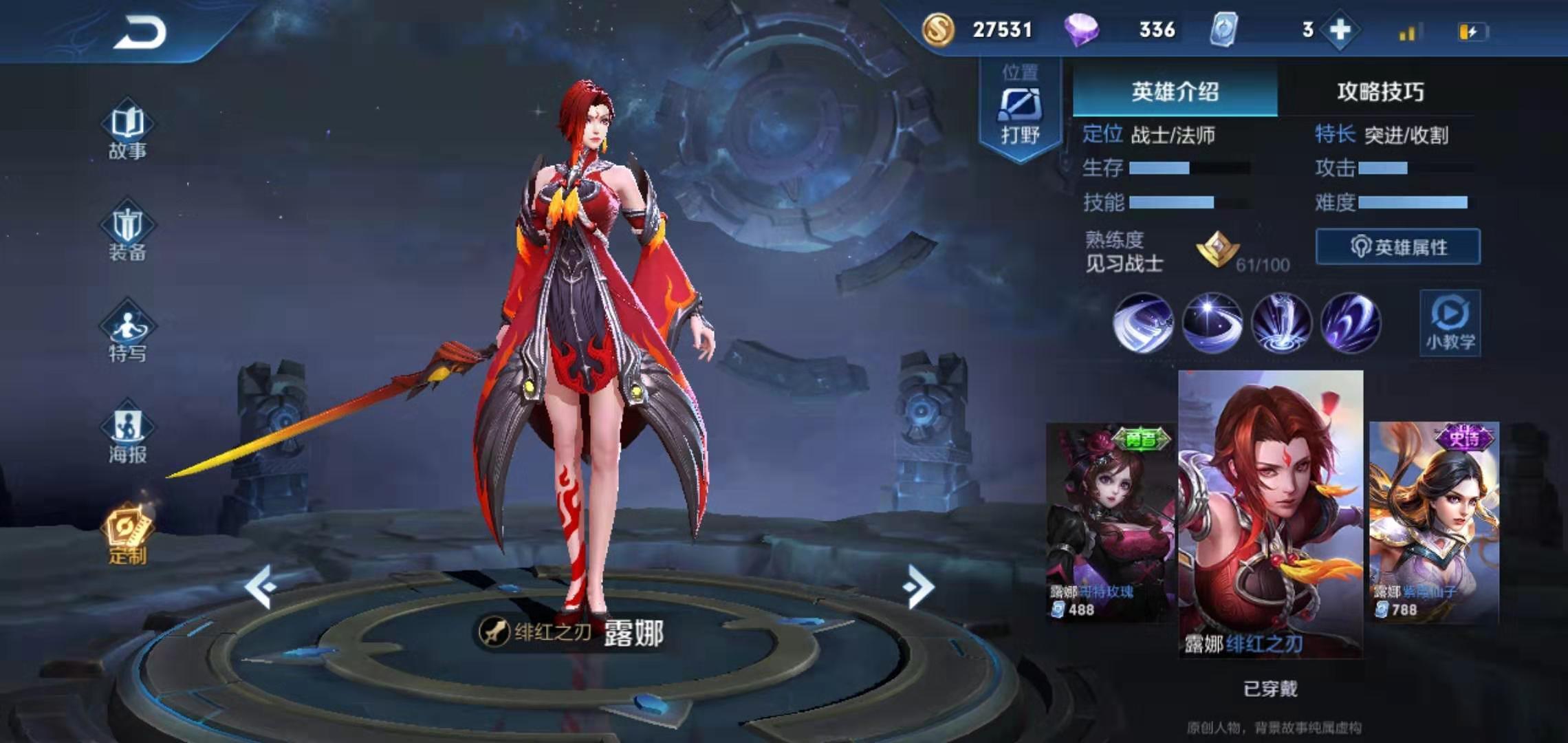Viewport: 1568px width, 743px height.
Task: Switch to previous hero with left arrow
Action: [261, 587]
